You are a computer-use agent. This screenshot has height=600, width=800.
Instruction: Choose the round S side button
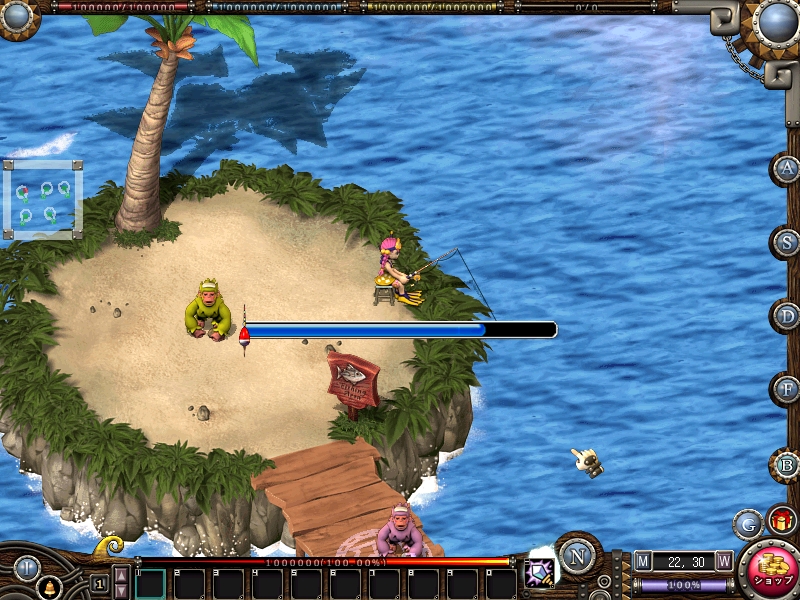tap(787, 241)
